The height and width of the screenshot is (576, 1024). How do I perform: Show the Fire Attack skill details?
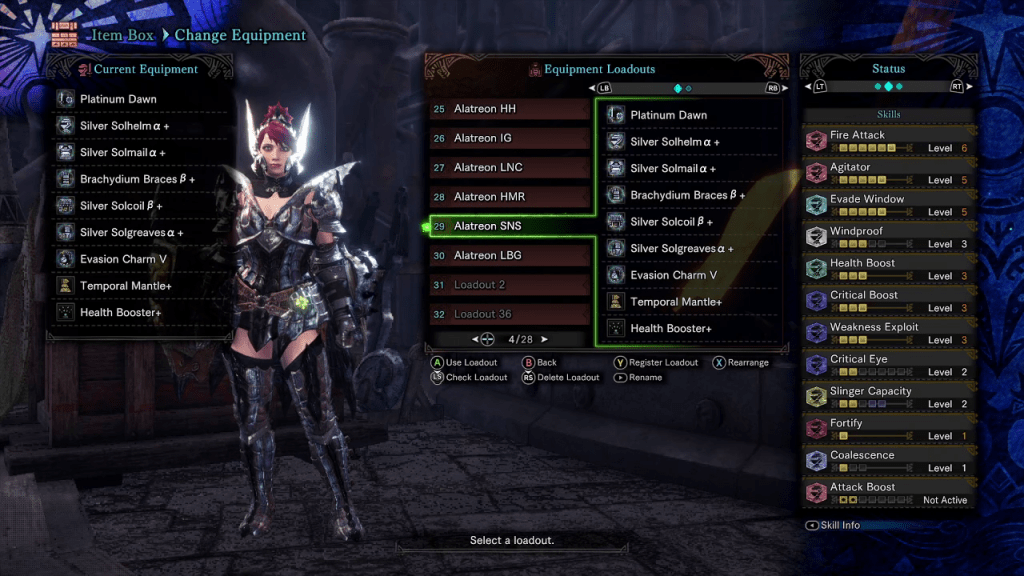click(x=888, y=141)
